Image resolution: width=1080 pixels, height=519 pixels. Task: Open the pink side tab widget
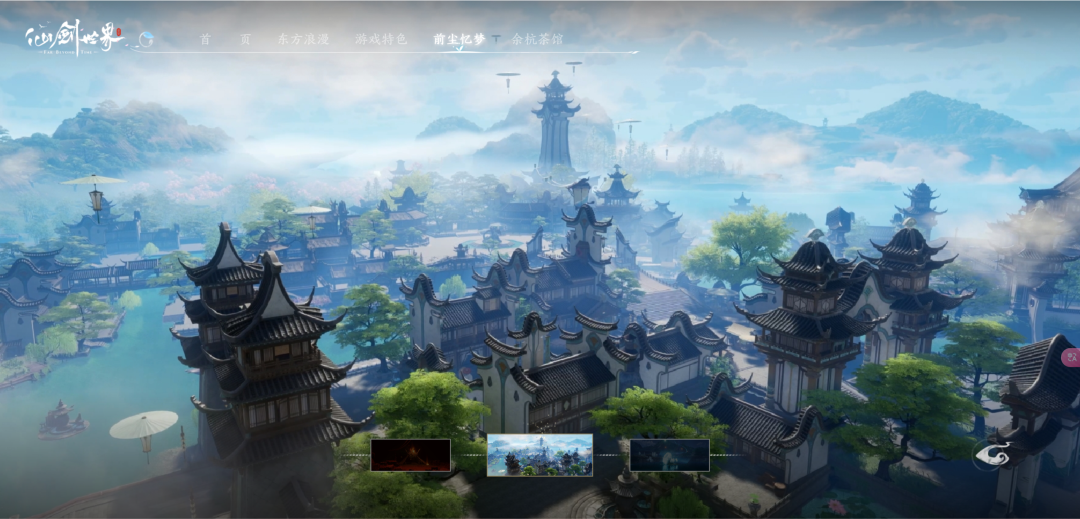(x=1071, y=356)
